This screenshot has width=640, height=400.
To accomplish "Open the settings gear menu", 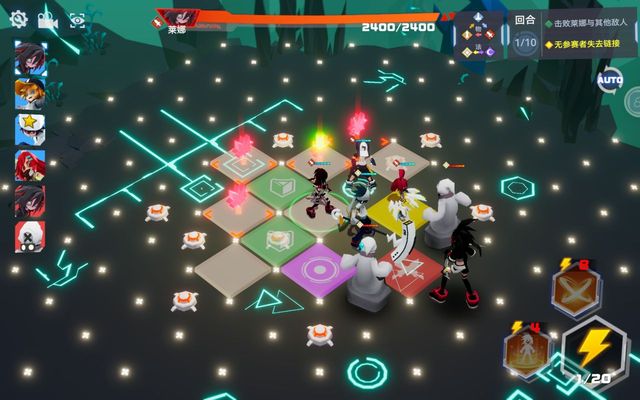I will pos(18,19).
